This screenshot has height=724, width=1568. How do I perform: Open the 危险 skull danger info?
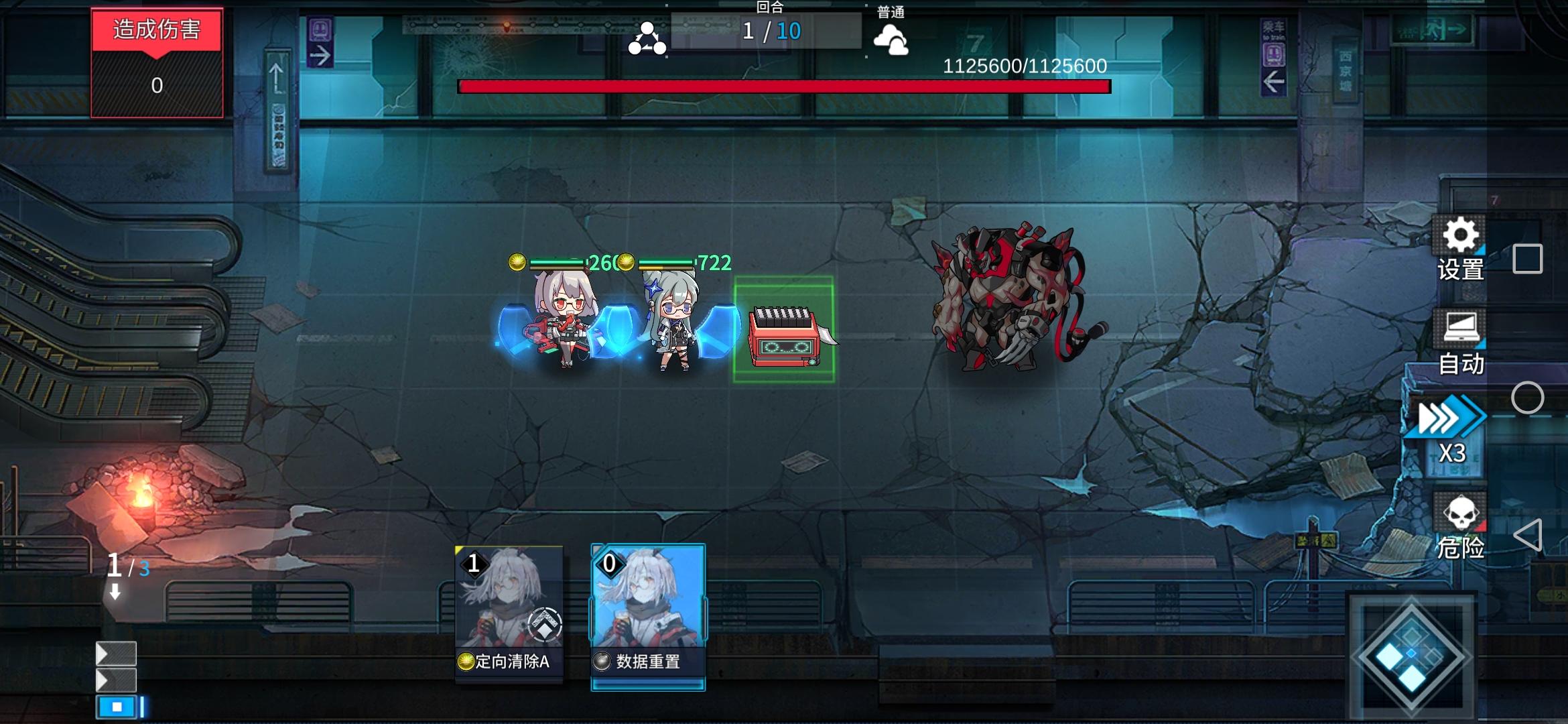(1461, 528)
